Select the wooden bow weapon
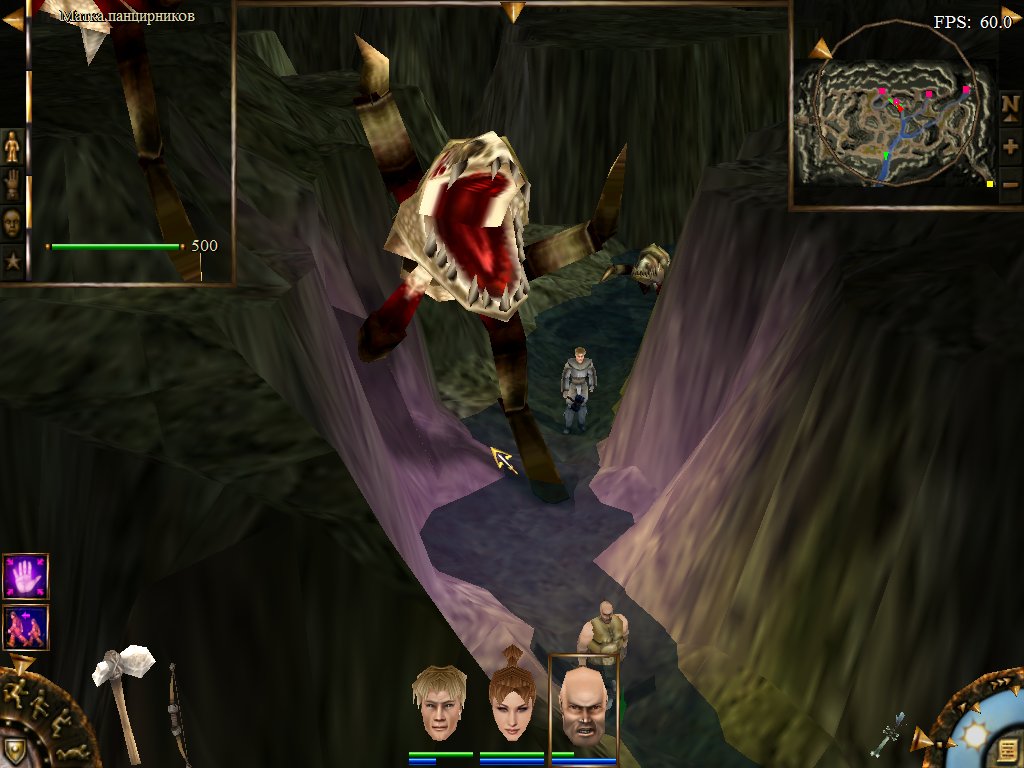1024x768 pixels. tap(178, 710)
